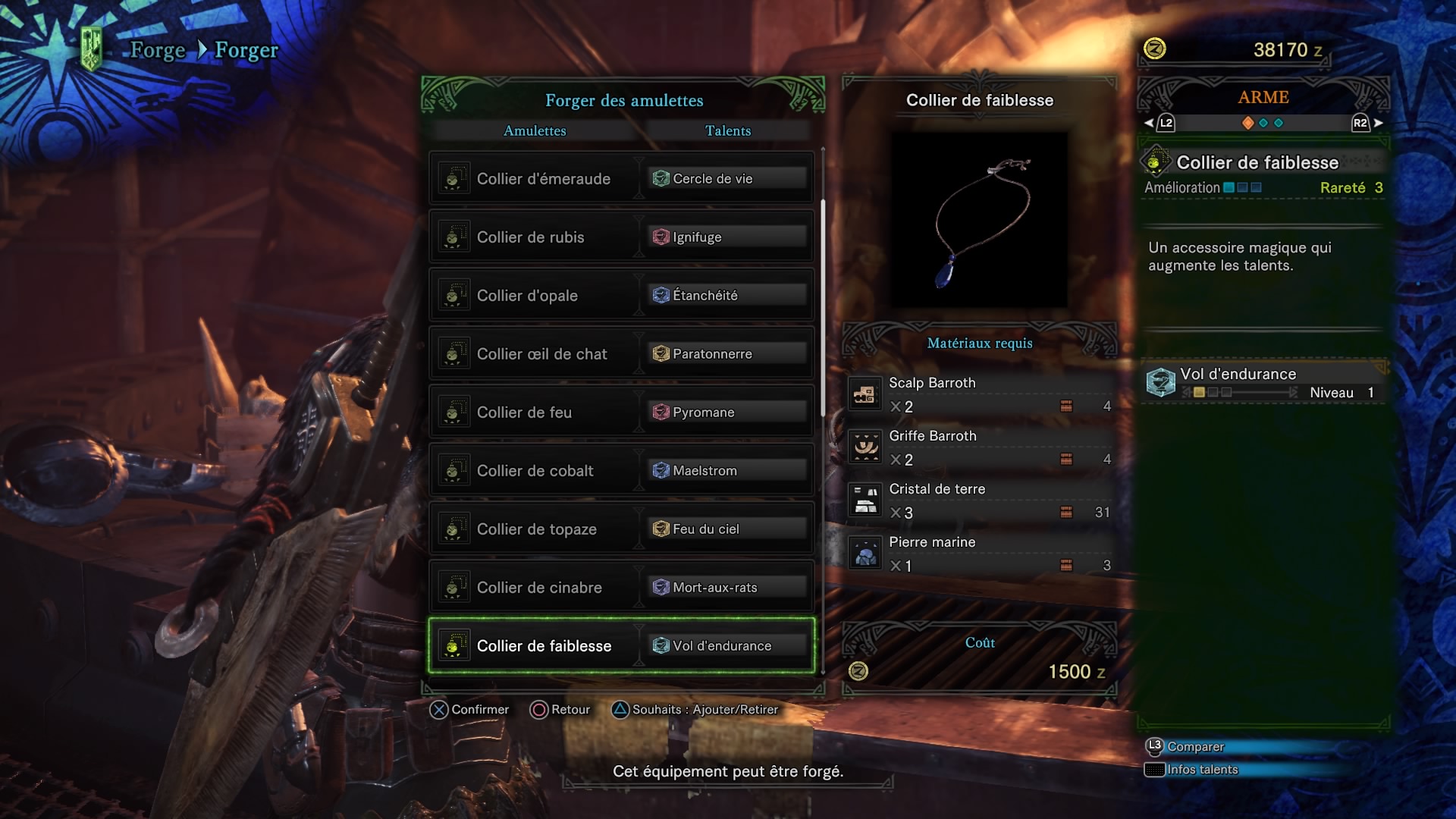
Task: Open the Infos talents panel
Action: 1202,770
